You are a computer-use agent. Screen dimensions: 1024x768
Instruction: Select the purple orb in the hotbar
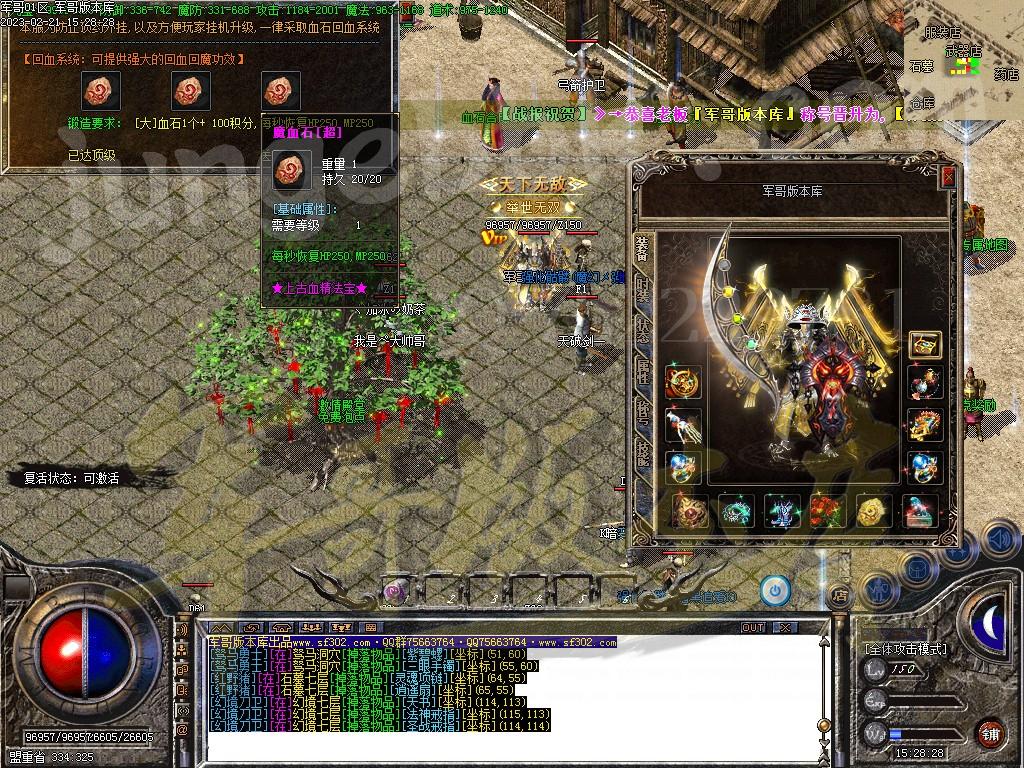click(393, 592)
